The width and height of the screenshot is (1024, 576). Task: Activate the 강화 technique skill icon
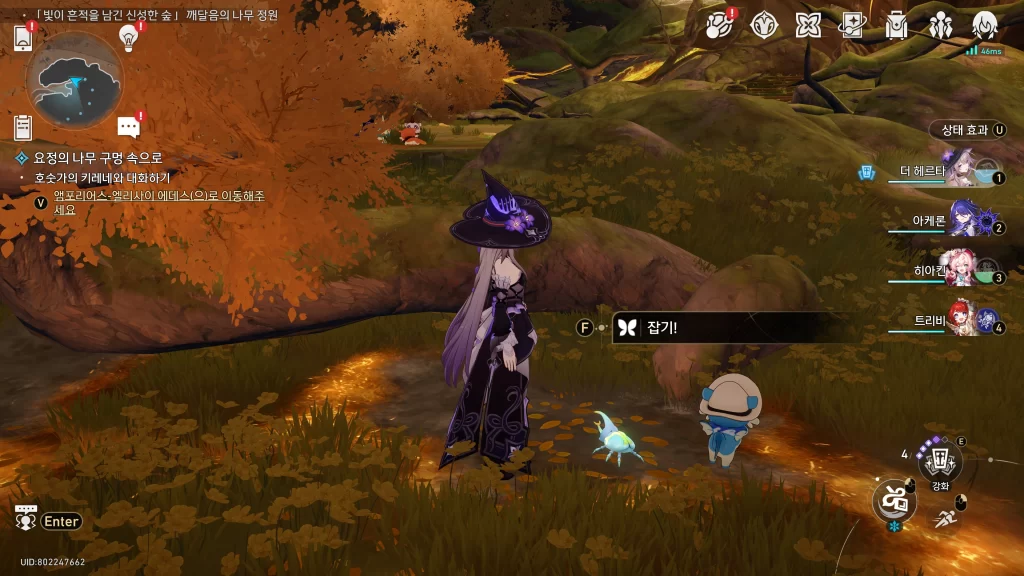[x=940, y=461]
